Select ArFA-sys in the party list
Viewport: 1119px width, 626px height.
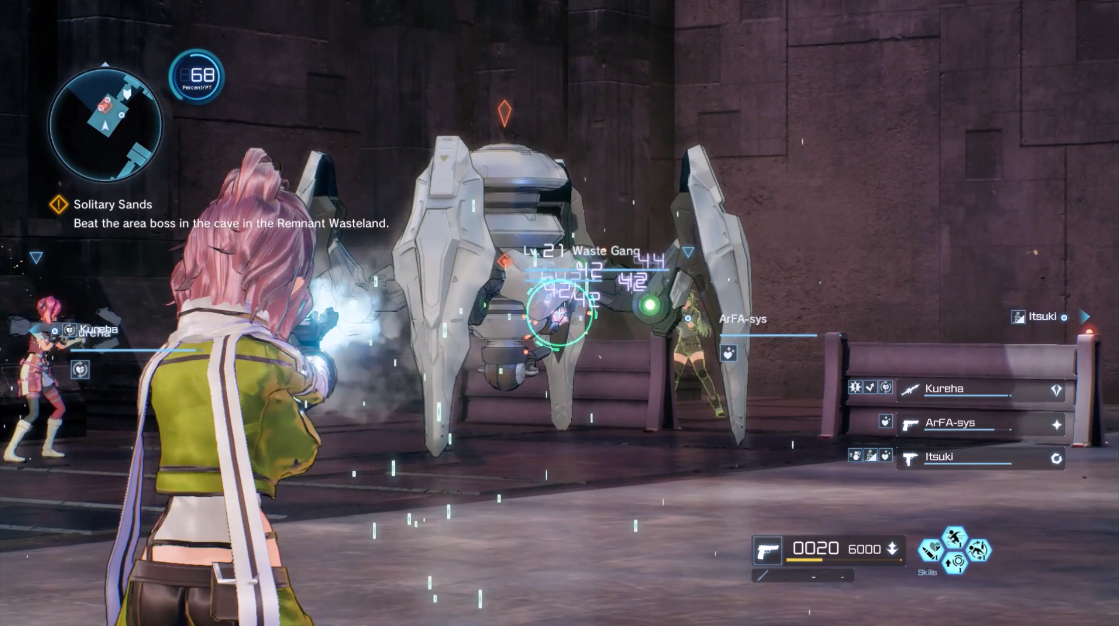click(x=949, y=423)
